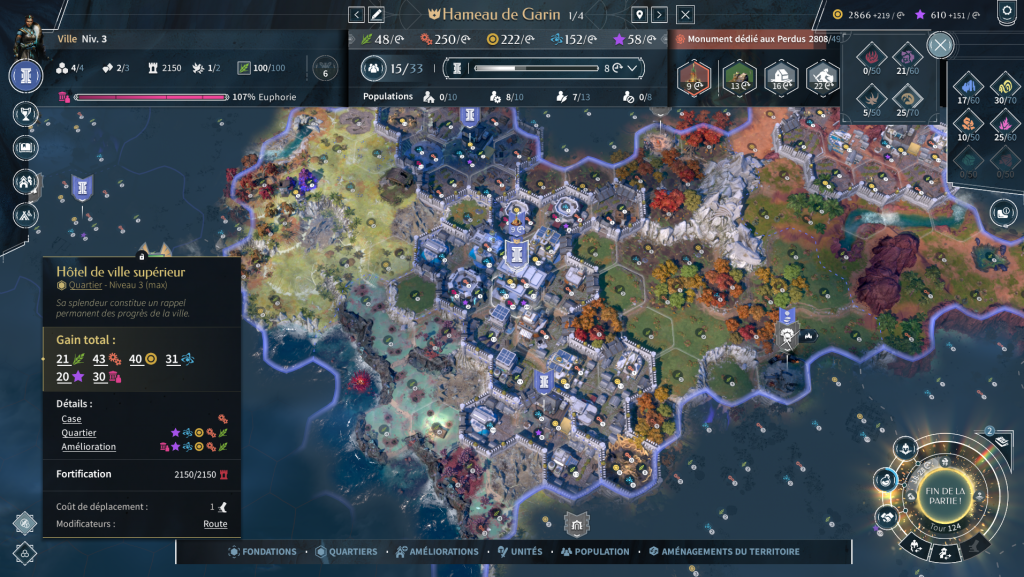Image resolution: width=1024 pixels, height=577 pixels.
Task: Show the Améliorations tab
Action: (x=437, y=551)
